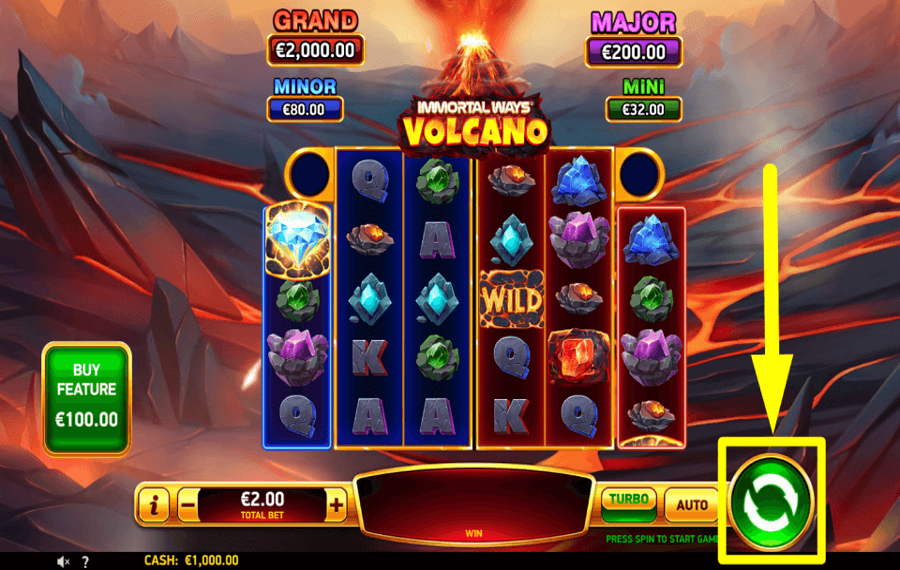This screenshot has height=570, width=900.
Task: Open the game info paytable
Action: [x=153, y=506]
